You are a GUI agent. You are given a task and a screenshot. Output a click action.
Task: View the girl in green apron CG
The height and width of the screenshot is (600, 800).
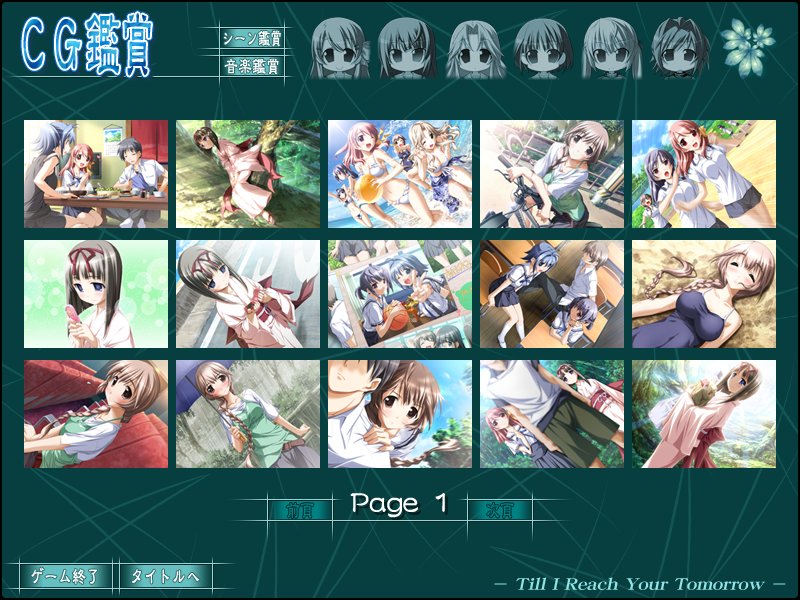coord(248,414)
